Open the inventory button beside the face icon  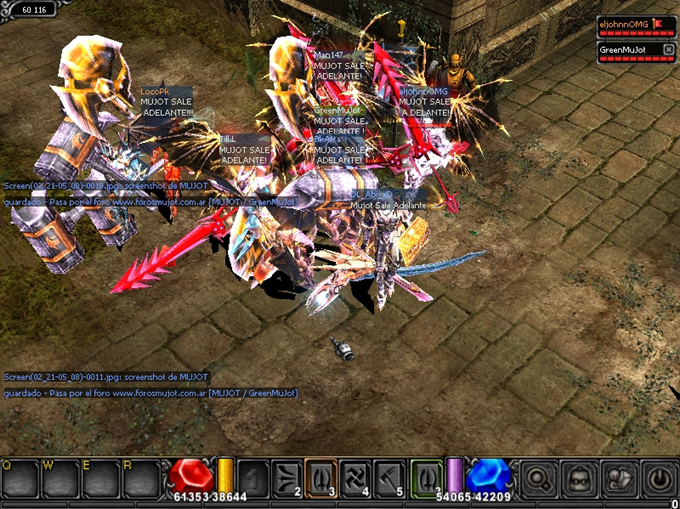click(x=620, y=478)
